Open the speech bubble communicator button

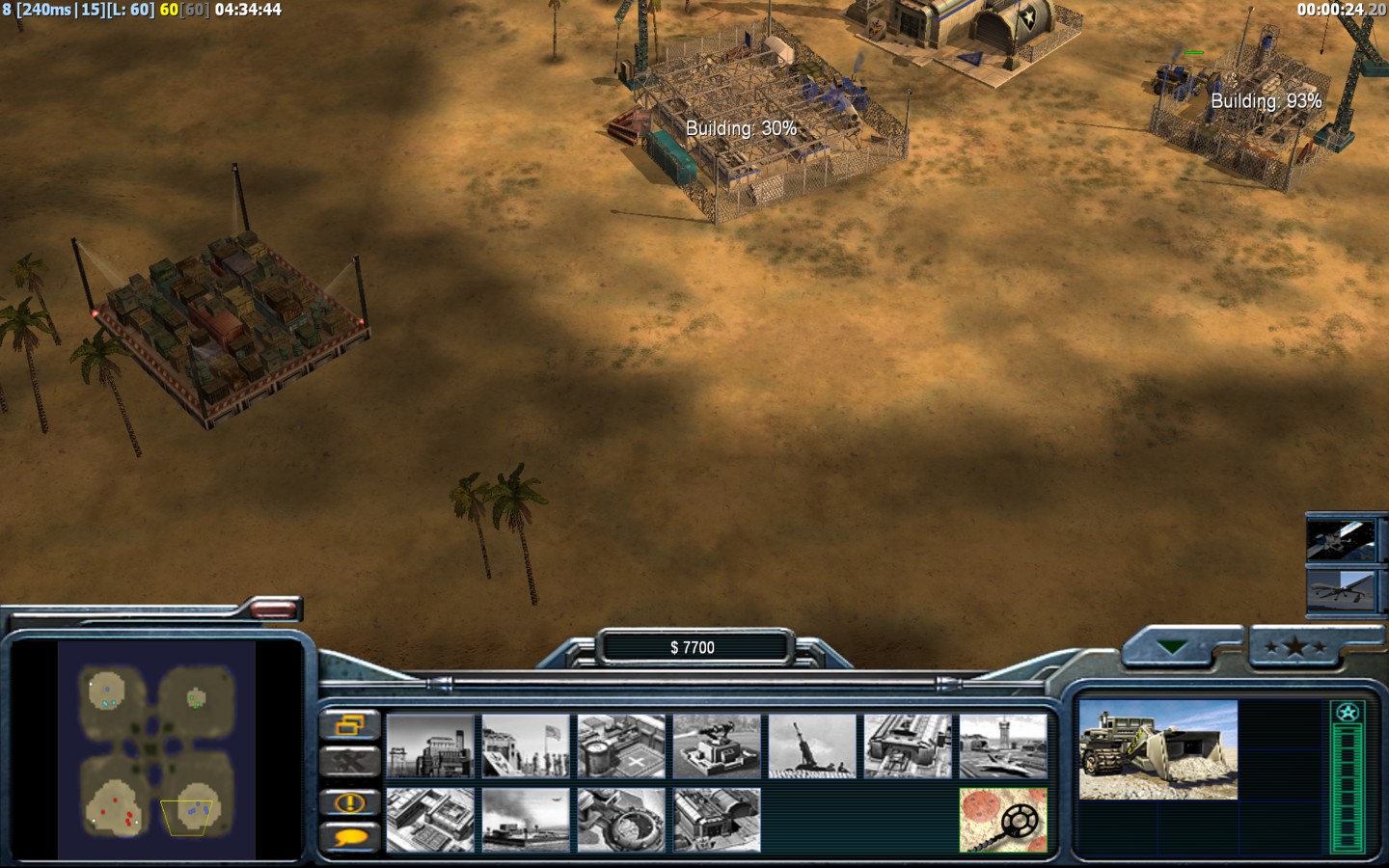coord(349,838)
